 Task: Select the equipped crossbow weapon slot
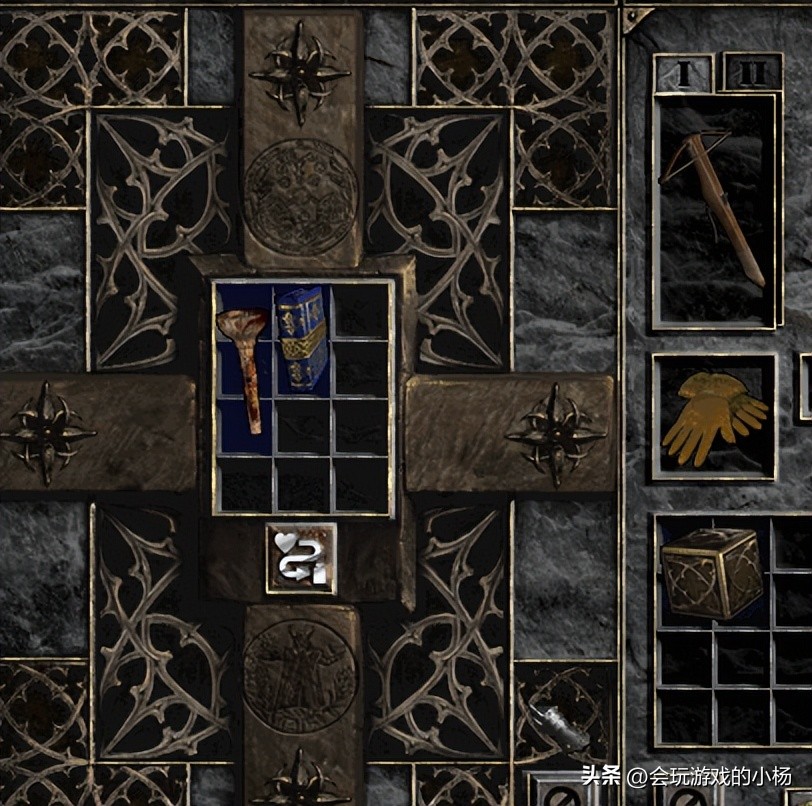point(714,210)
